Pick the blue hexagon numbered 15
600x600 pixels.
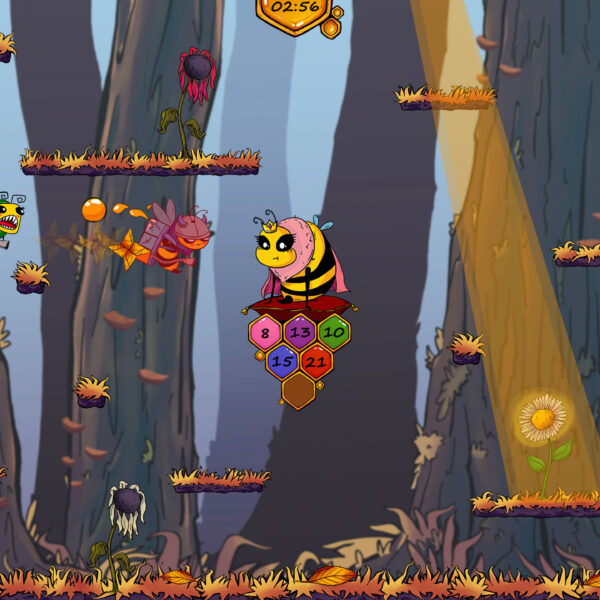[282, 361]
